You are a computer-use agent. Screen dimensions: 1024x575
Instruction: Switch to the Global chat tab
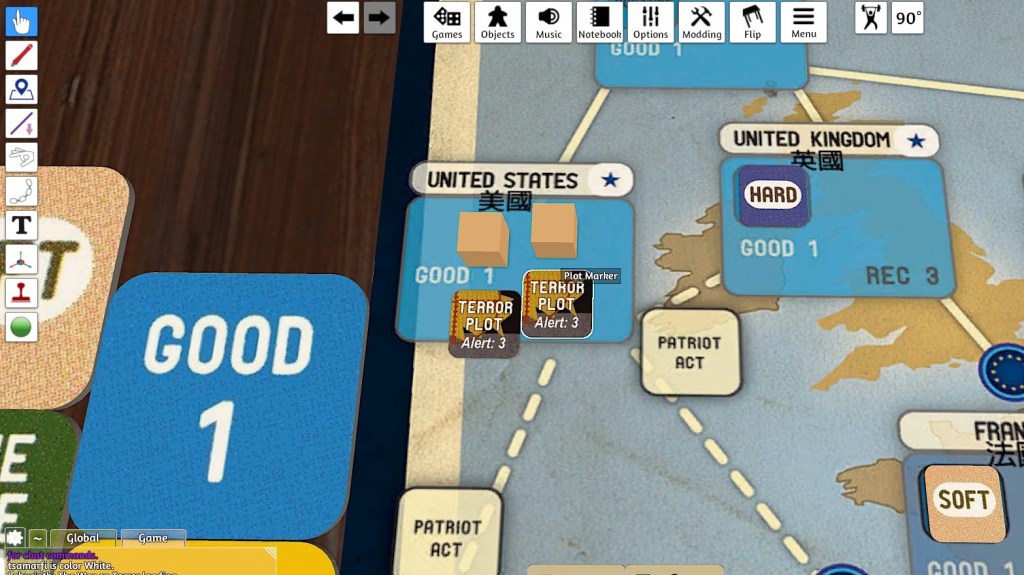click(x=83, y=538)
